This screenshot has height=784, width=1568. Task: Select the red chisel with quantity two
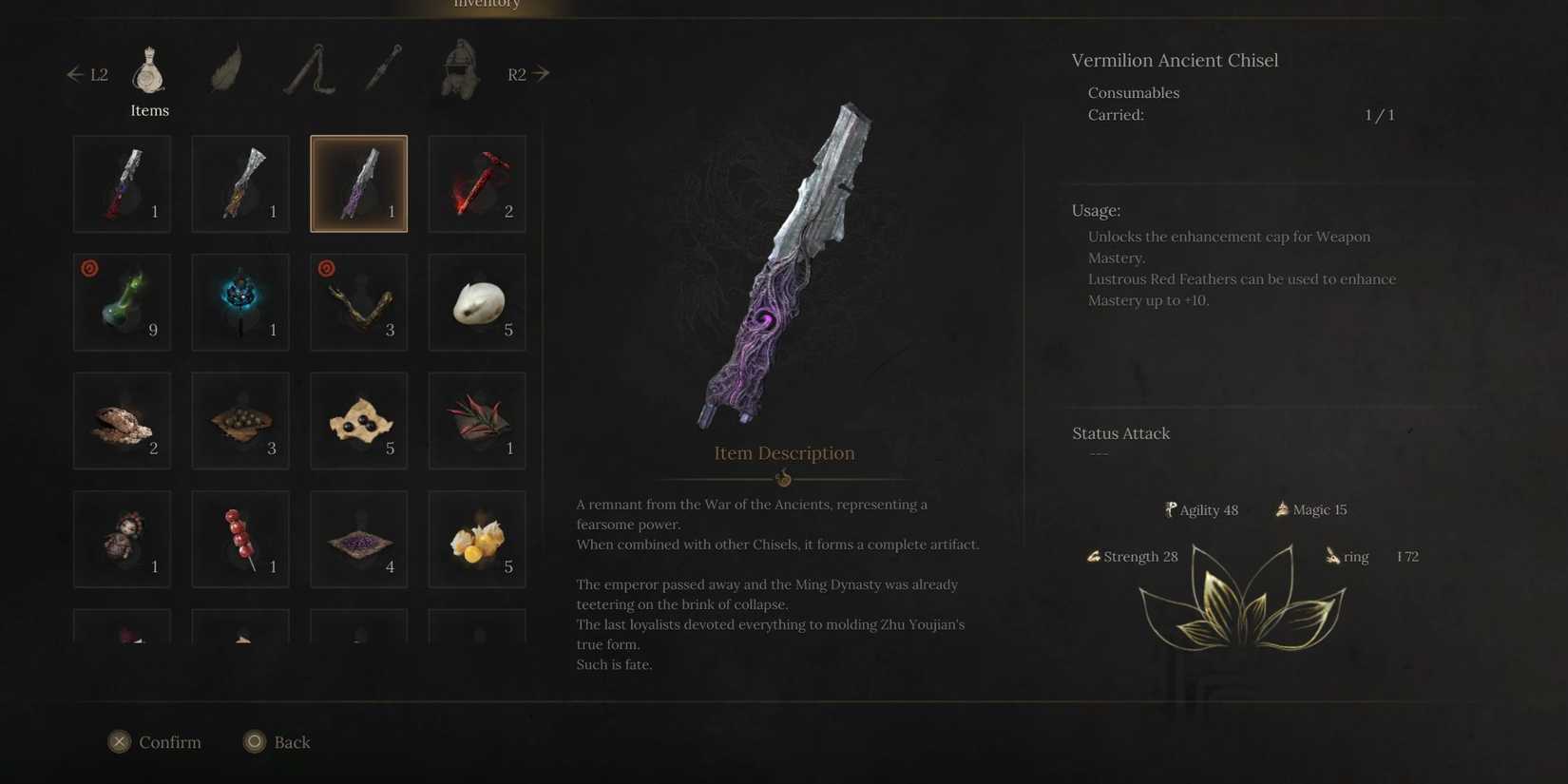point(476,182)
